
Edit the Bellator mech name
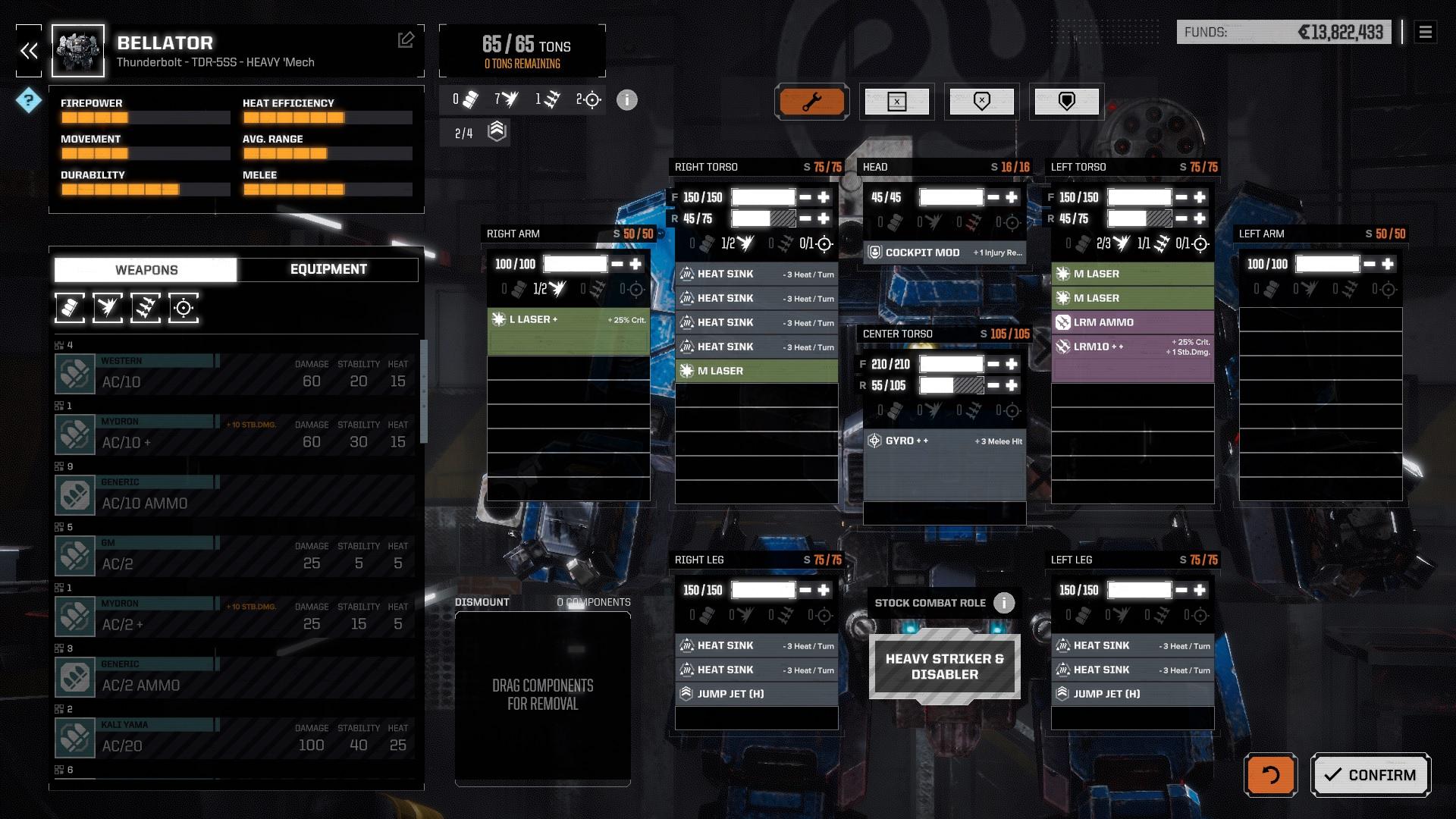[x=406, y=40]
